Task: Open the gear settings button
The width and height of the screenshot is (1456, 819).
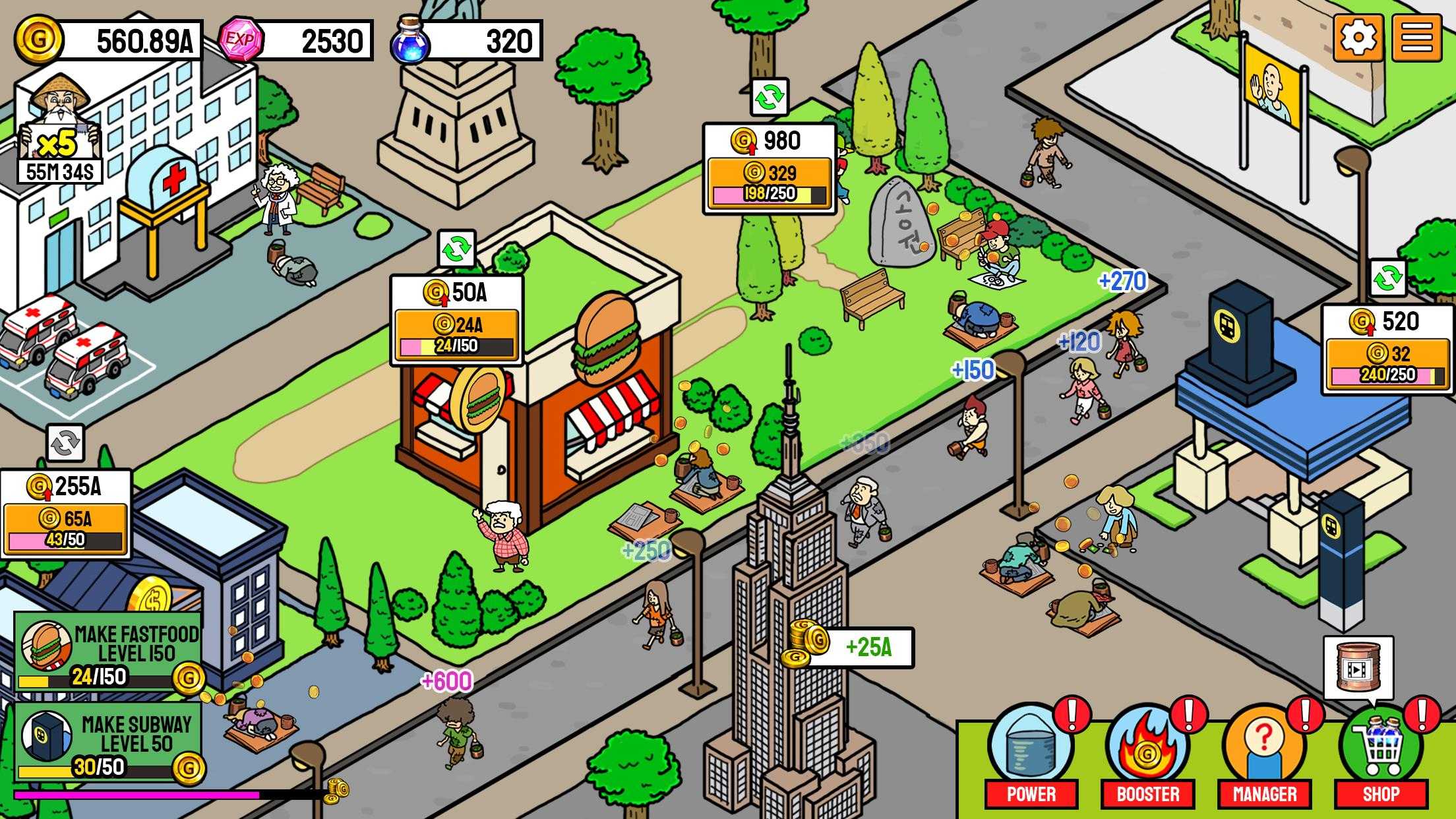Action: click(x=1358, y=38)
